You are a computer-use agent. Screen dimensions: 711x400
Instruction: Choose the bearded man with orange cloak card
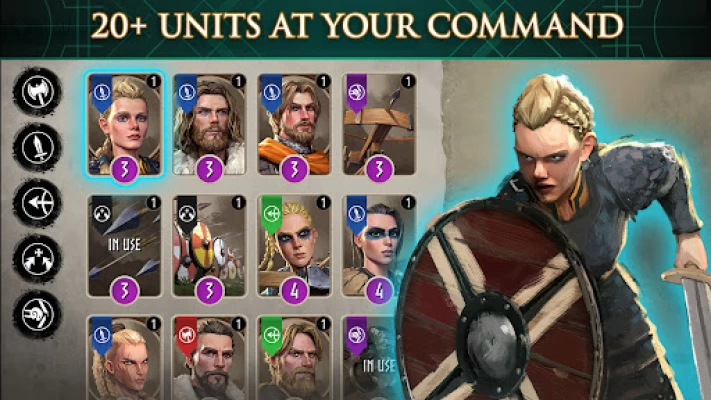pos(295,124)
